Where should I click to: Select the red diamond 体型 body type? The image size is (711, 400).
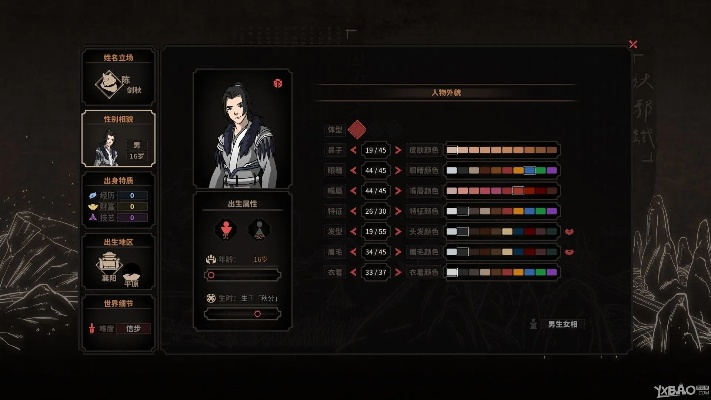click(357, 130)
